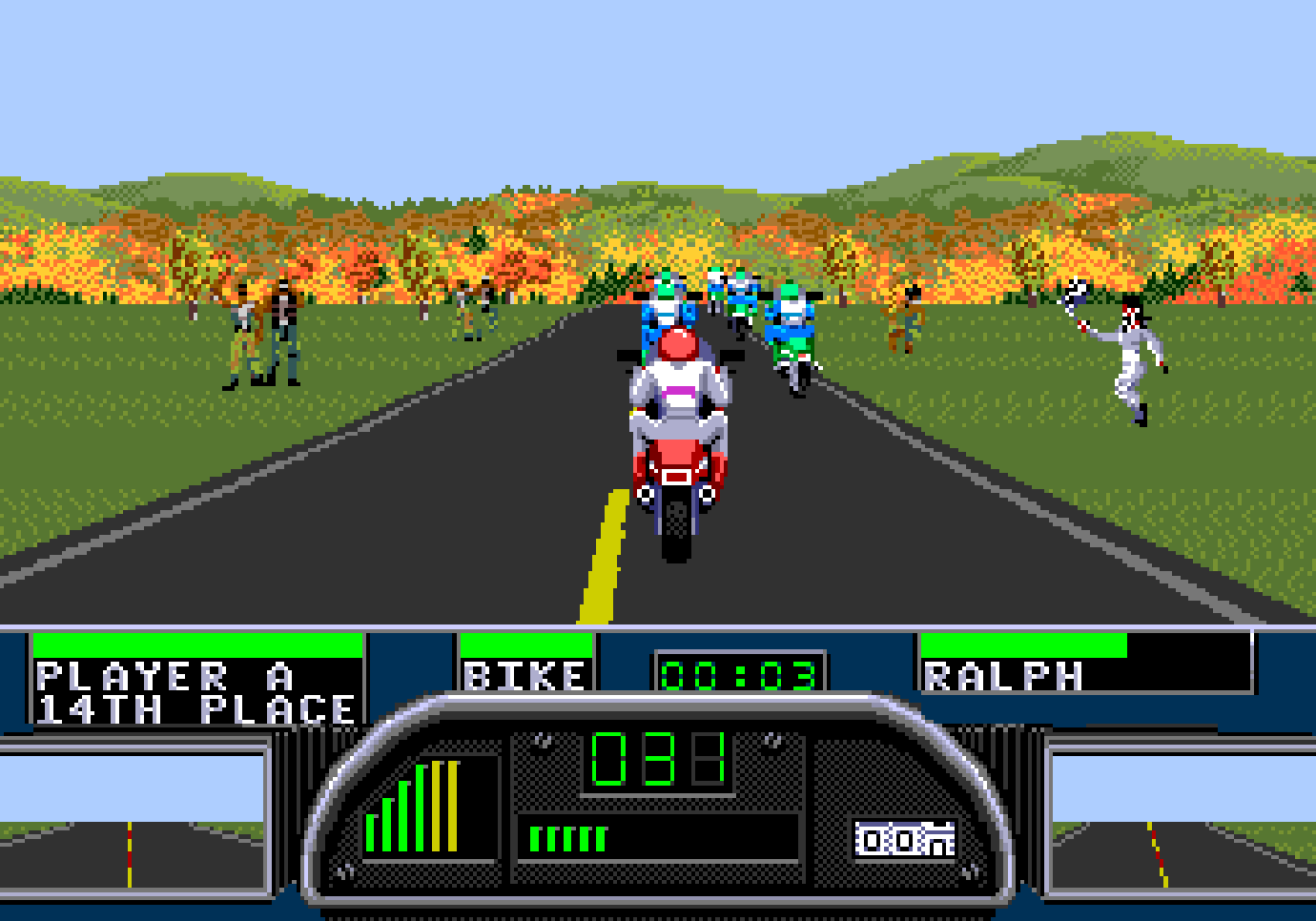This screenshot has width=1316, height=921.
Task: Click the BIKE indicator label
Action: coord(523,677)
